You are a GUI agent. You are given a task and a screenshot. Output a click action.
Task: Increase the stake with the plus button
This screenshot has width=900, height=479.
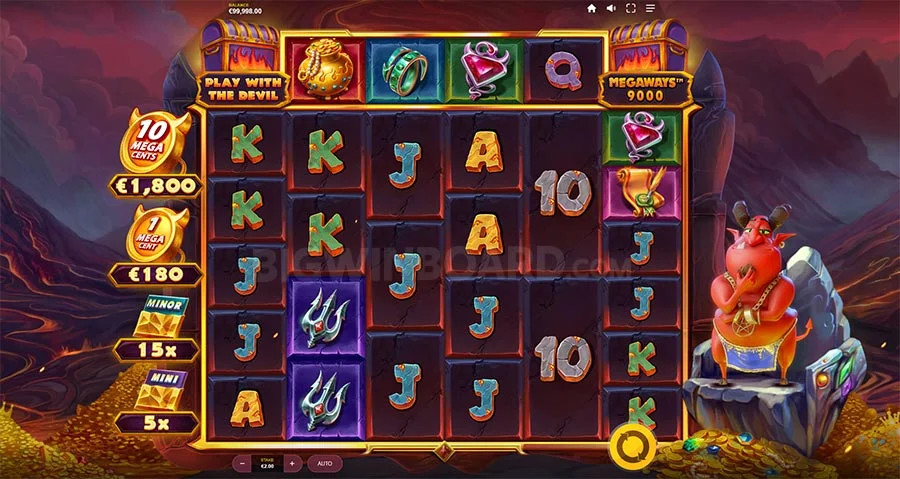click(291, 464)
